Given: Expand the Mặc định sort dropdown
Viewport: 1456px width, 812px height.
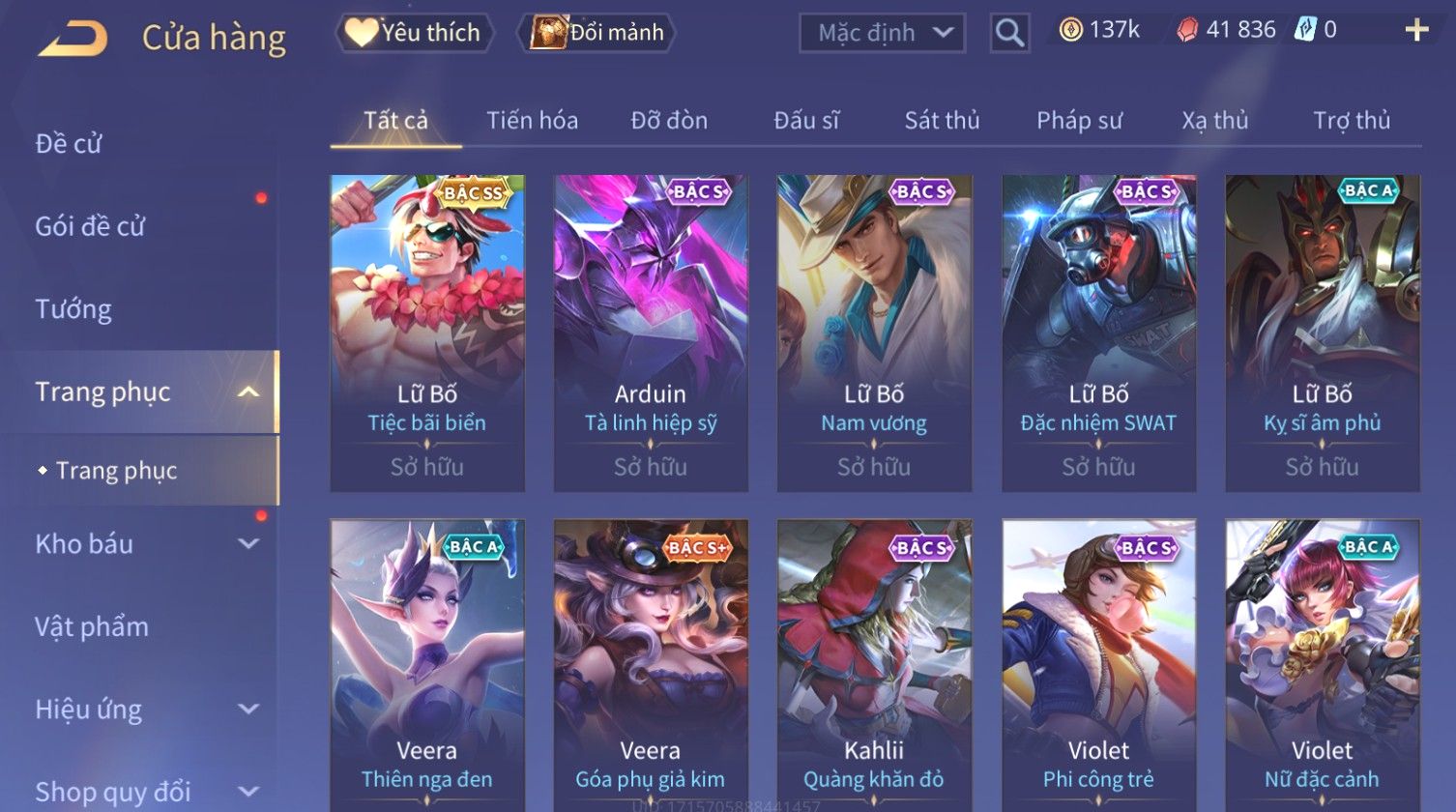Looking at the screenshot, I should 881,33.
